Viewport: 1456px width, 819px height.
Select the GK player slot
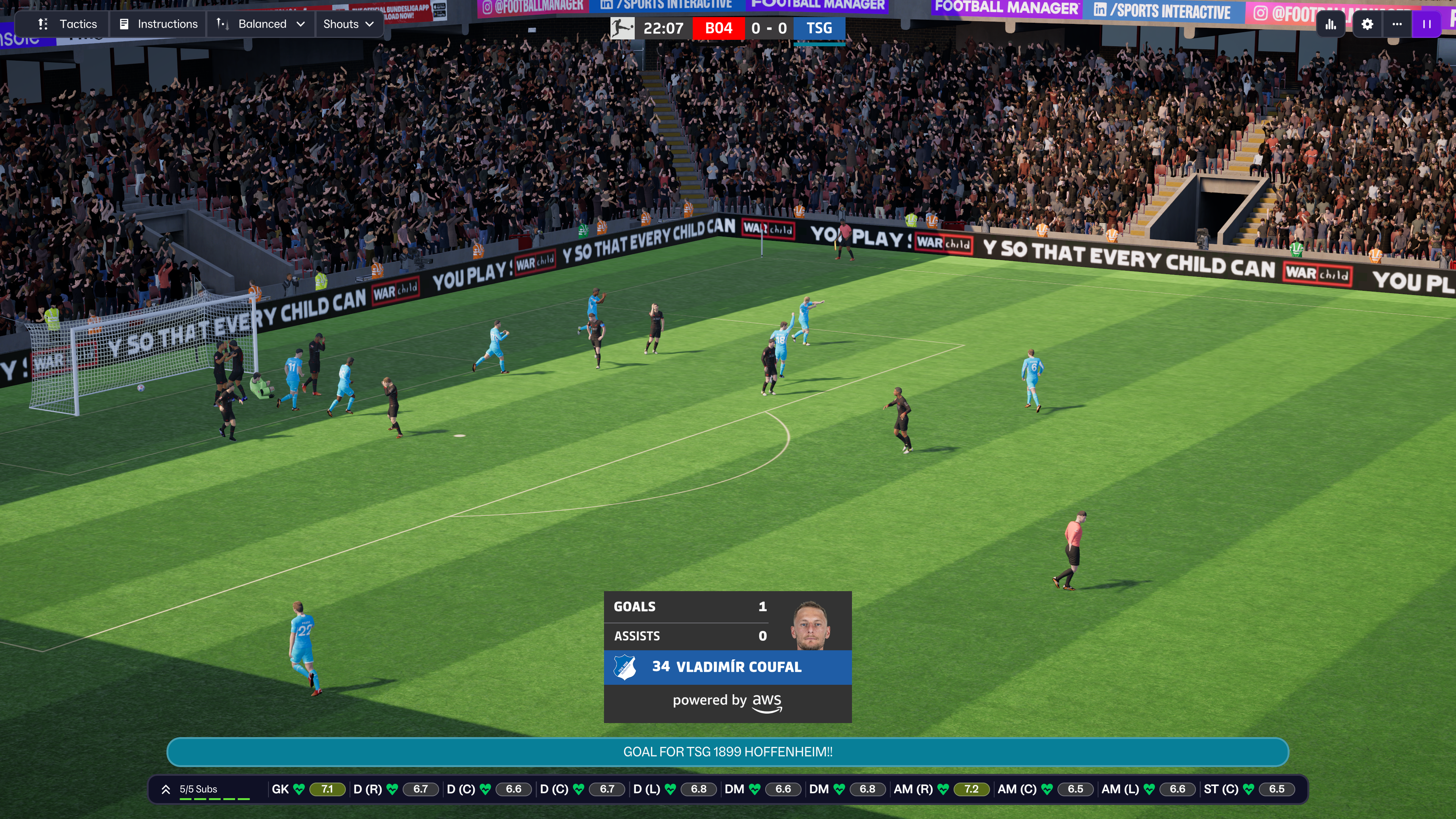click(x=308, y=789)
